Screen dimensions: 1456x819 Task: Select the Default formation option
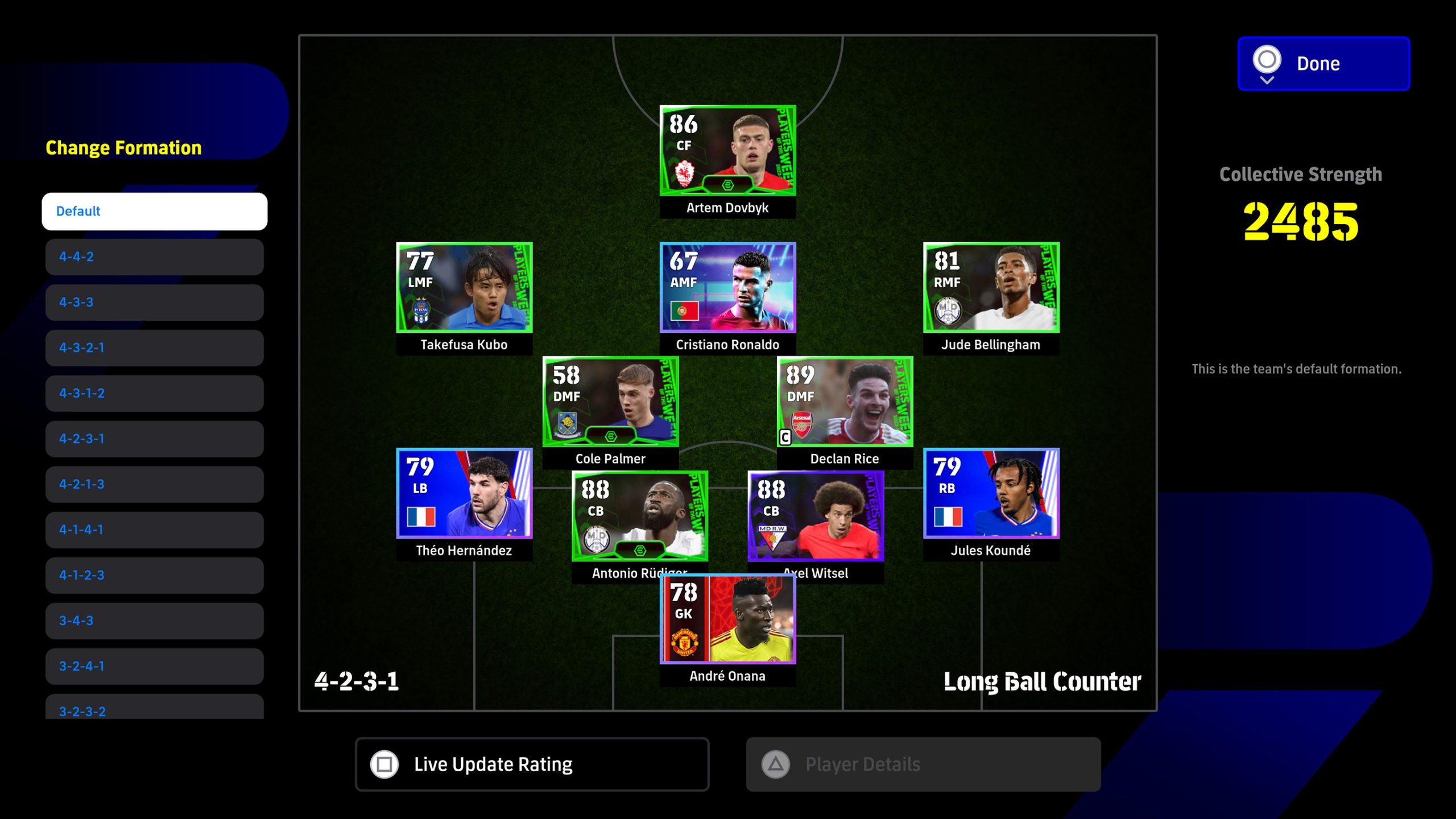pos(154,211)
